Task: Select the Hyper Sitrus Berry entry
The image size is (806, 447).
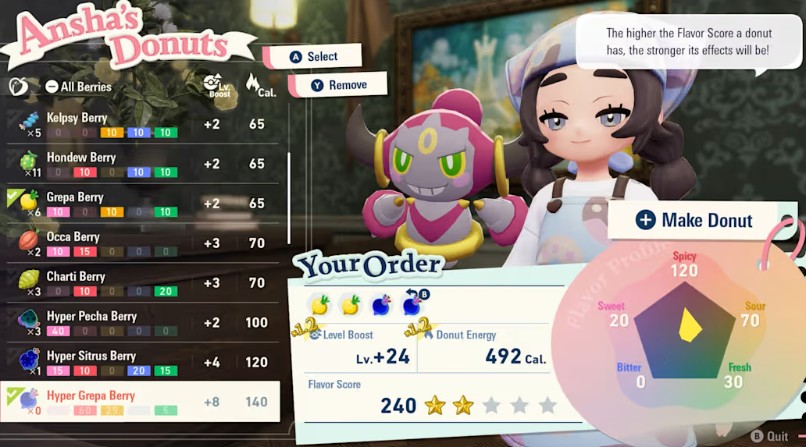Action: pyautogui.click(x=140, y=363)
